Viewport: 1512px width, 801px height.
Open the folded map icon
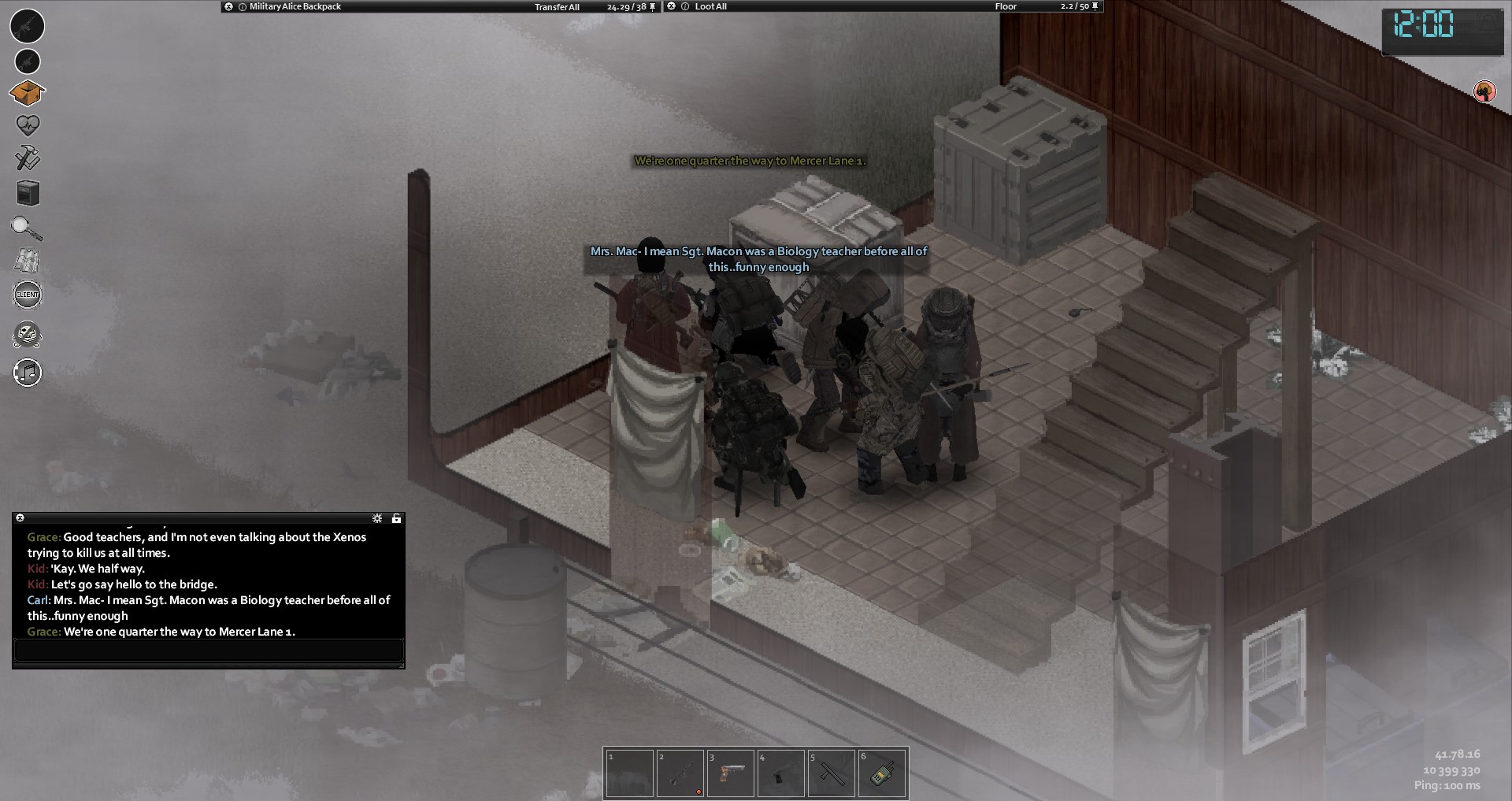(28, 261)
